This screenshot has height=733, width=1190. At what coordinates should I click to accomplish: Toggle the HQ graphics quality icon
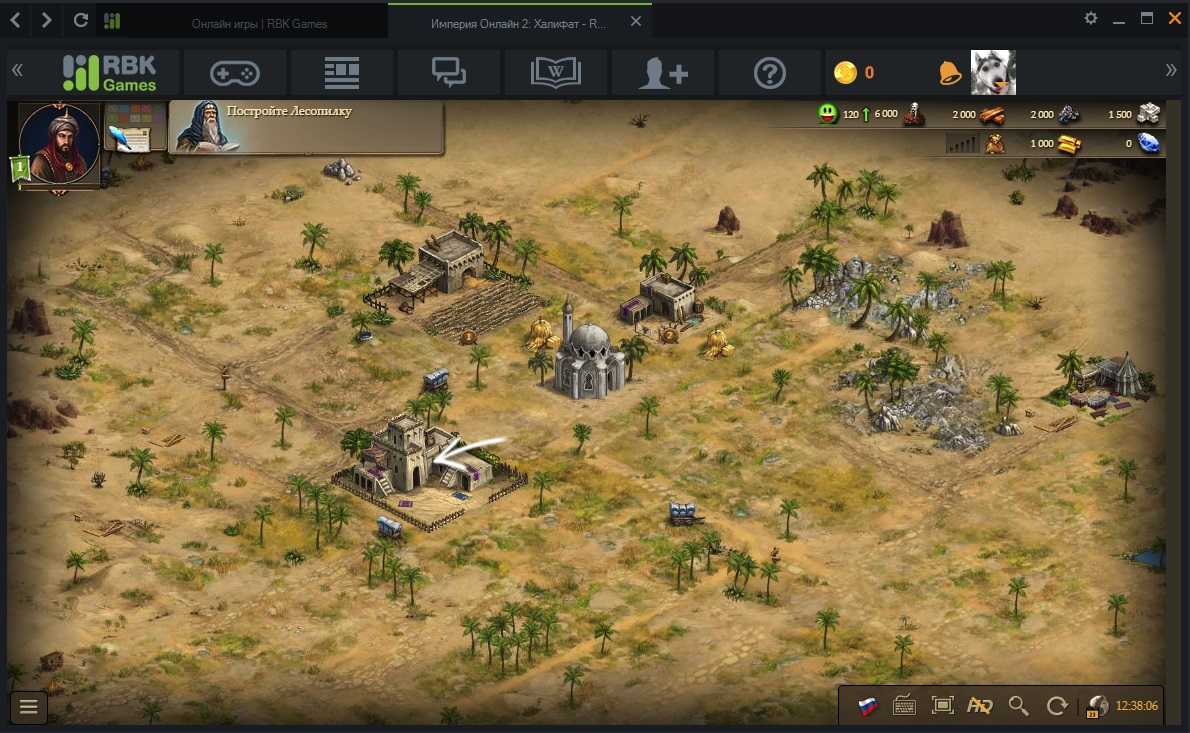point(979,706)
